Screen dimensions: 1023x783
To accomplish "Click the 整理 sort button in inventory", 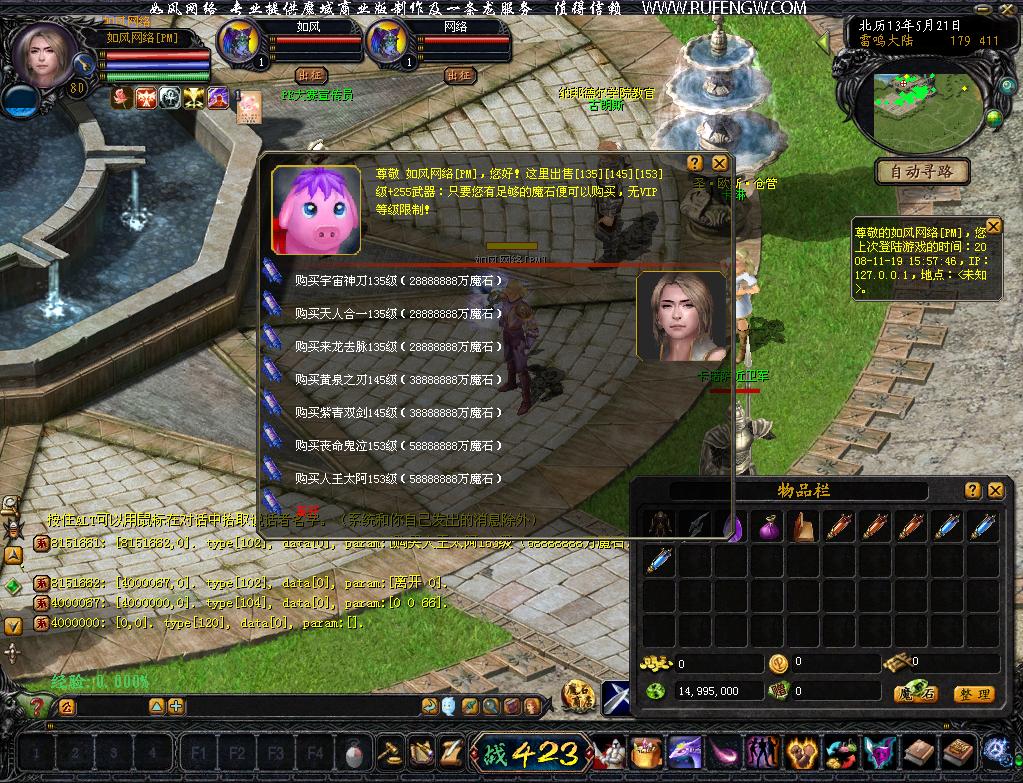I will [x=972, y=693].
